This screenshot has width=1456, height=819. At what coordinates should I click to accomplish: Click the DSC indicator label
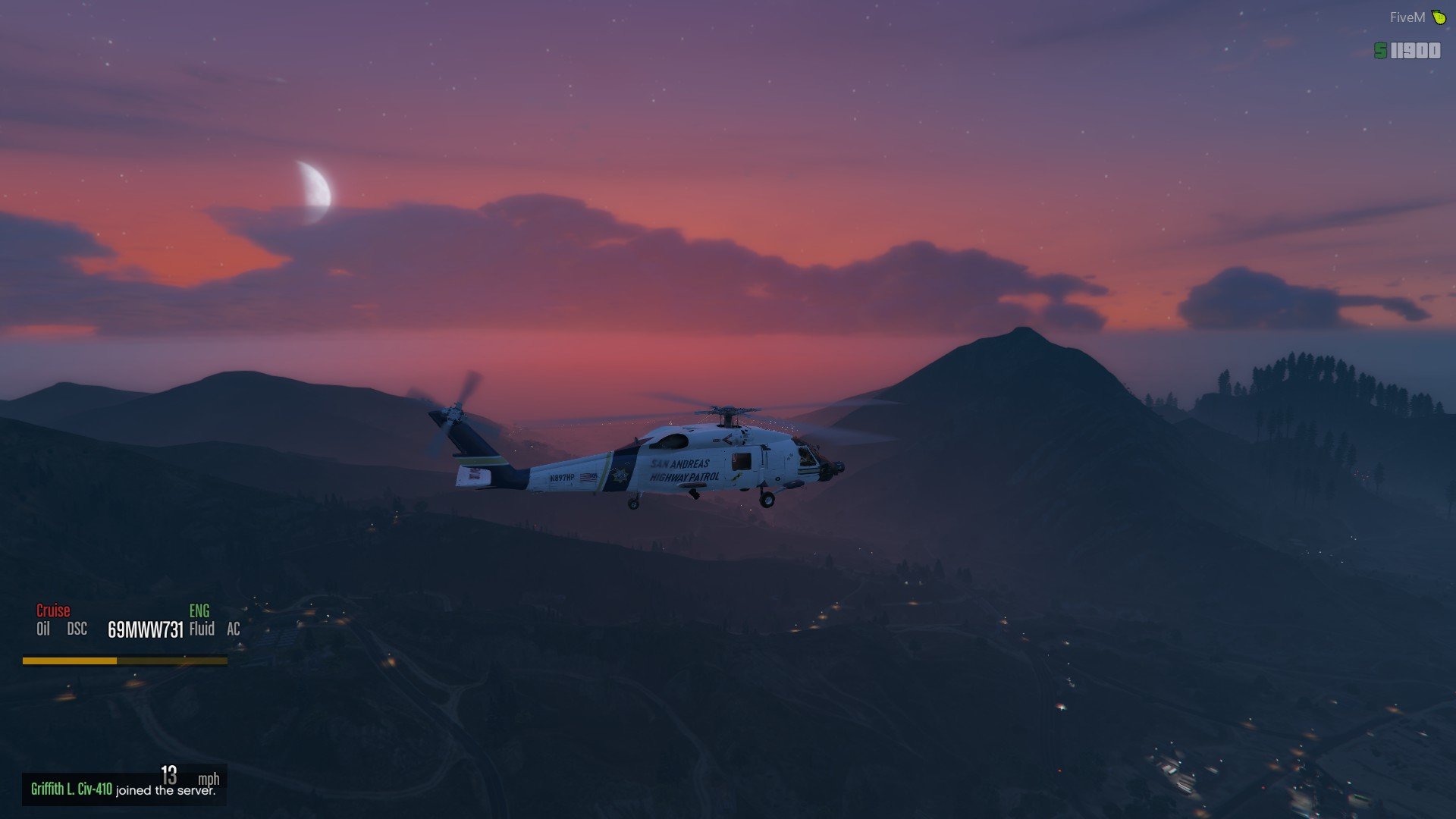pos(77,629)
